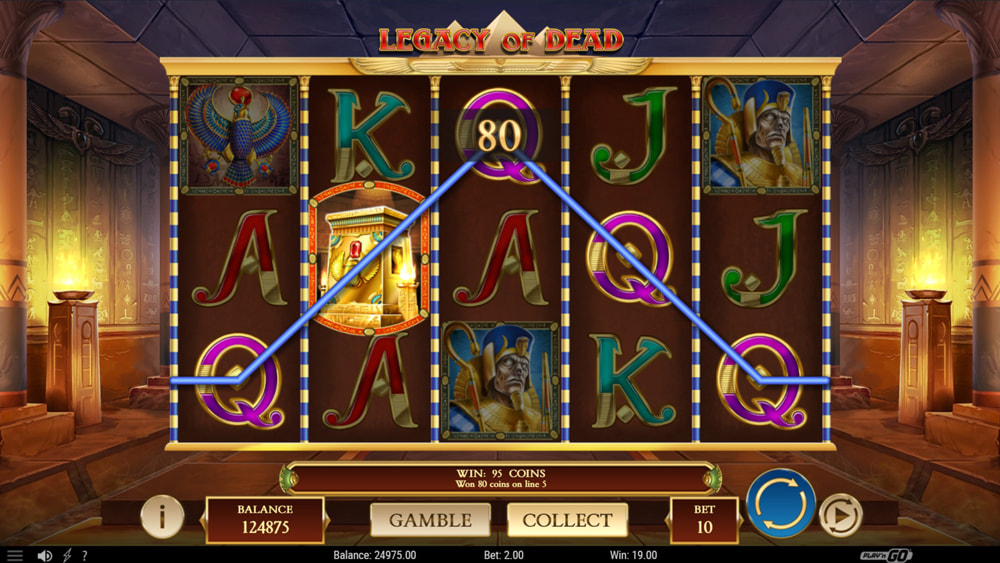Spin the reels with the blue spin button
This screenshot has width=1000, height=563.
[781, 504]
